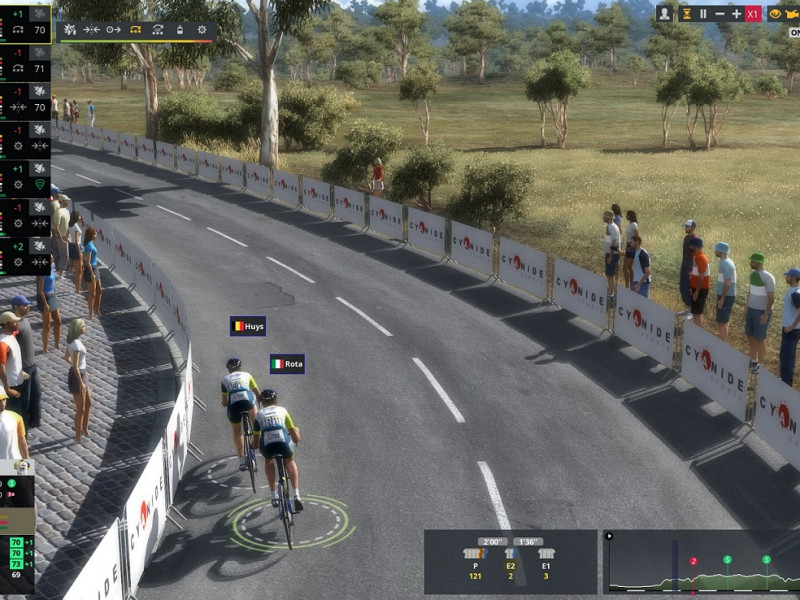Choose the orange relay order icon
The image size is (800, 600).
click(136, 30)
